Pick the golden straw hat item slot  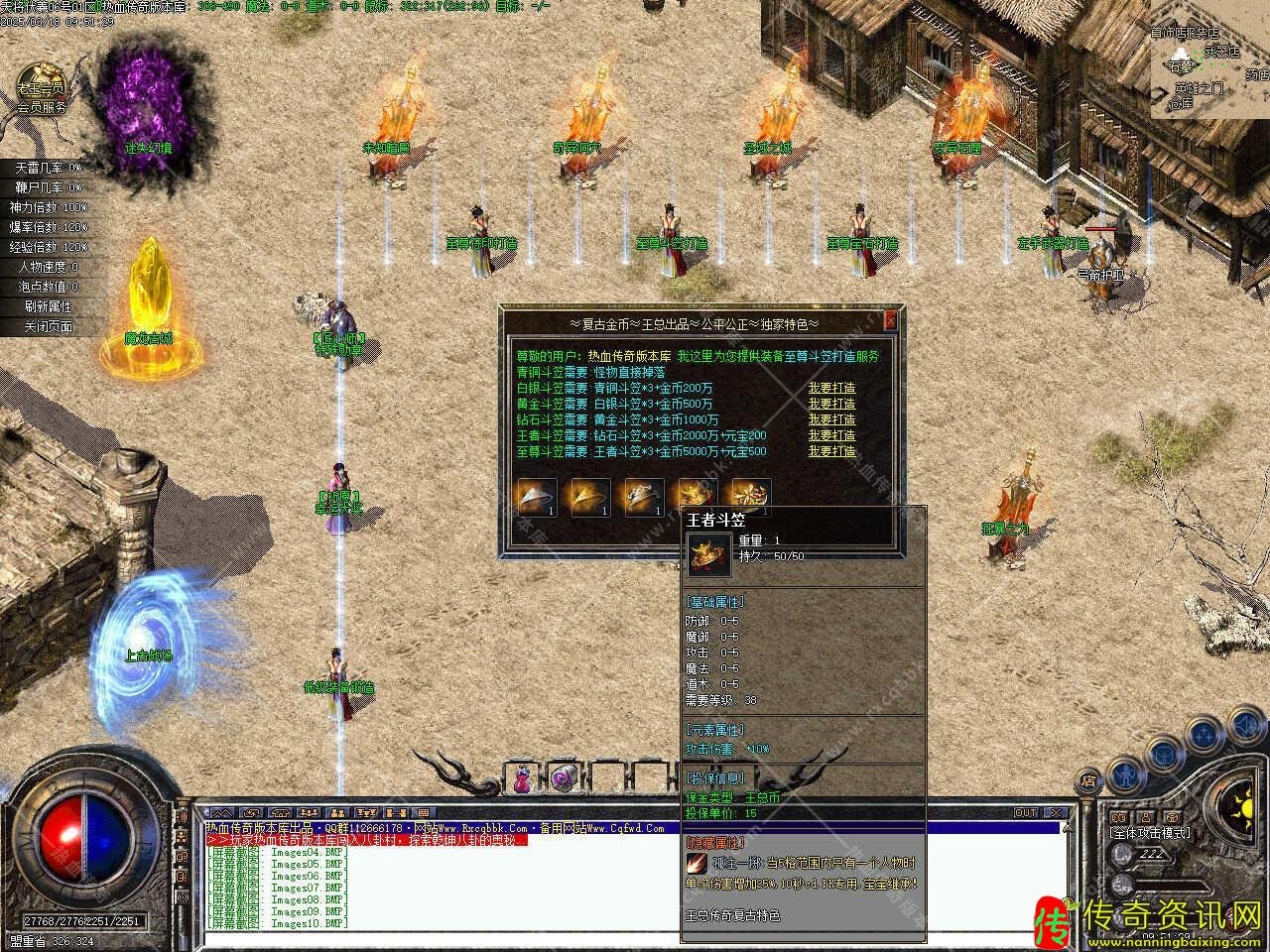pos(589,496)
